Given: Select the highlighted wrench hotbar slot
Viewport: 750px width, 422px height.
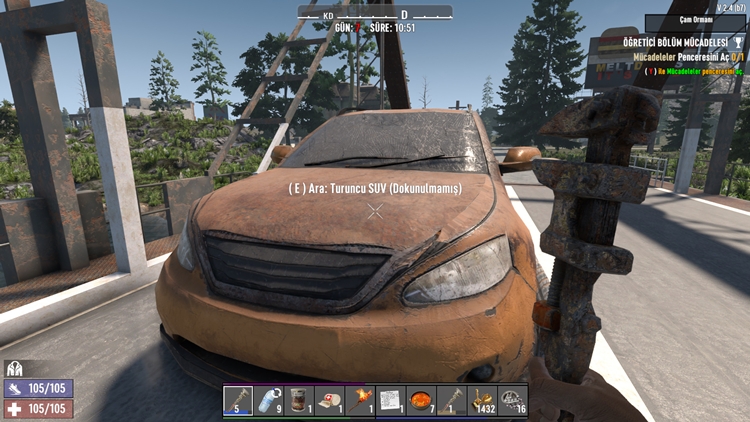Looking at the screenshot, I should click(x=238, y=401).
